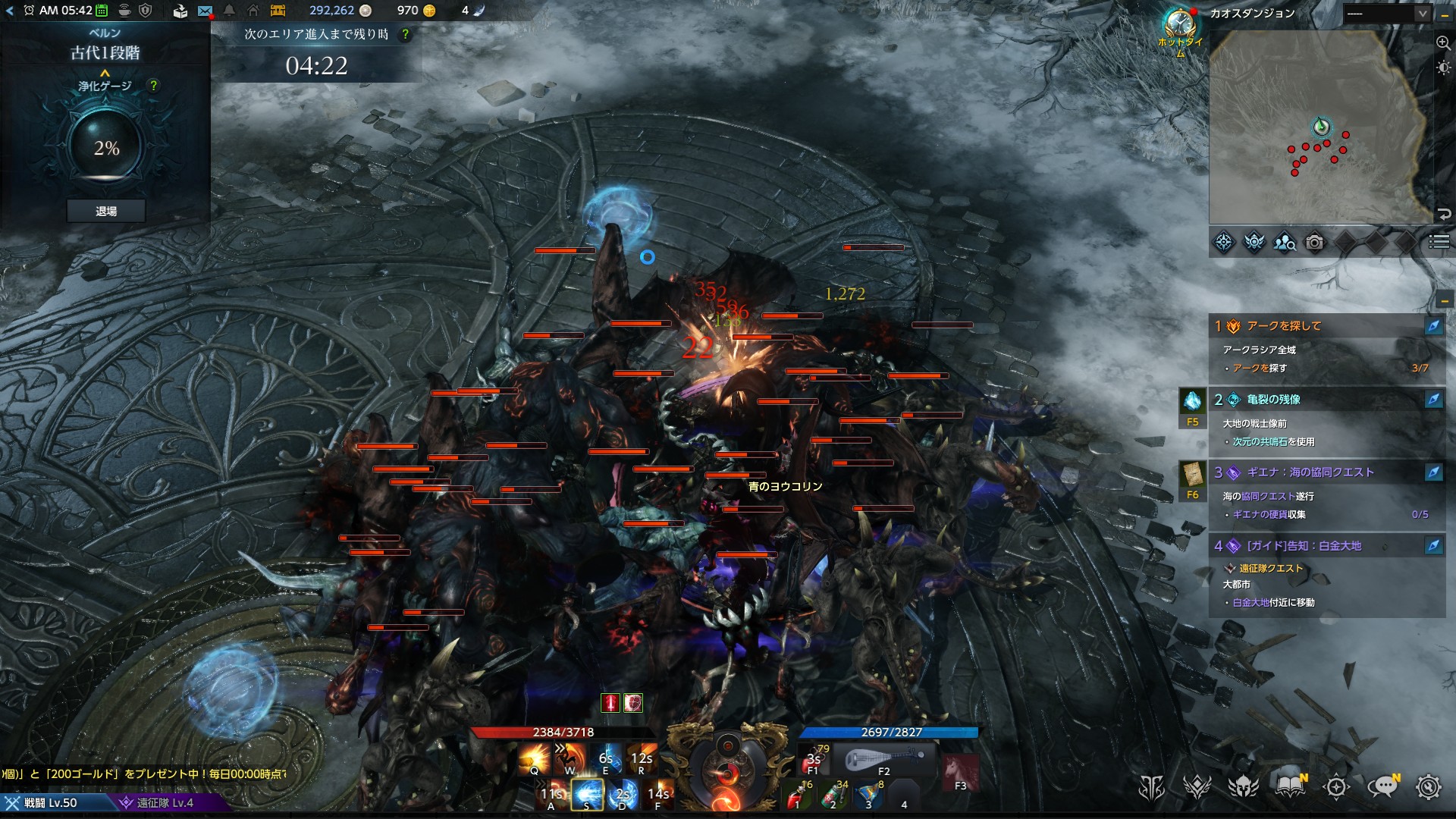Use the red health potion slot
Image resolution: width=1456 pixels, height=819 pixels.
click(x=797, y=796)
